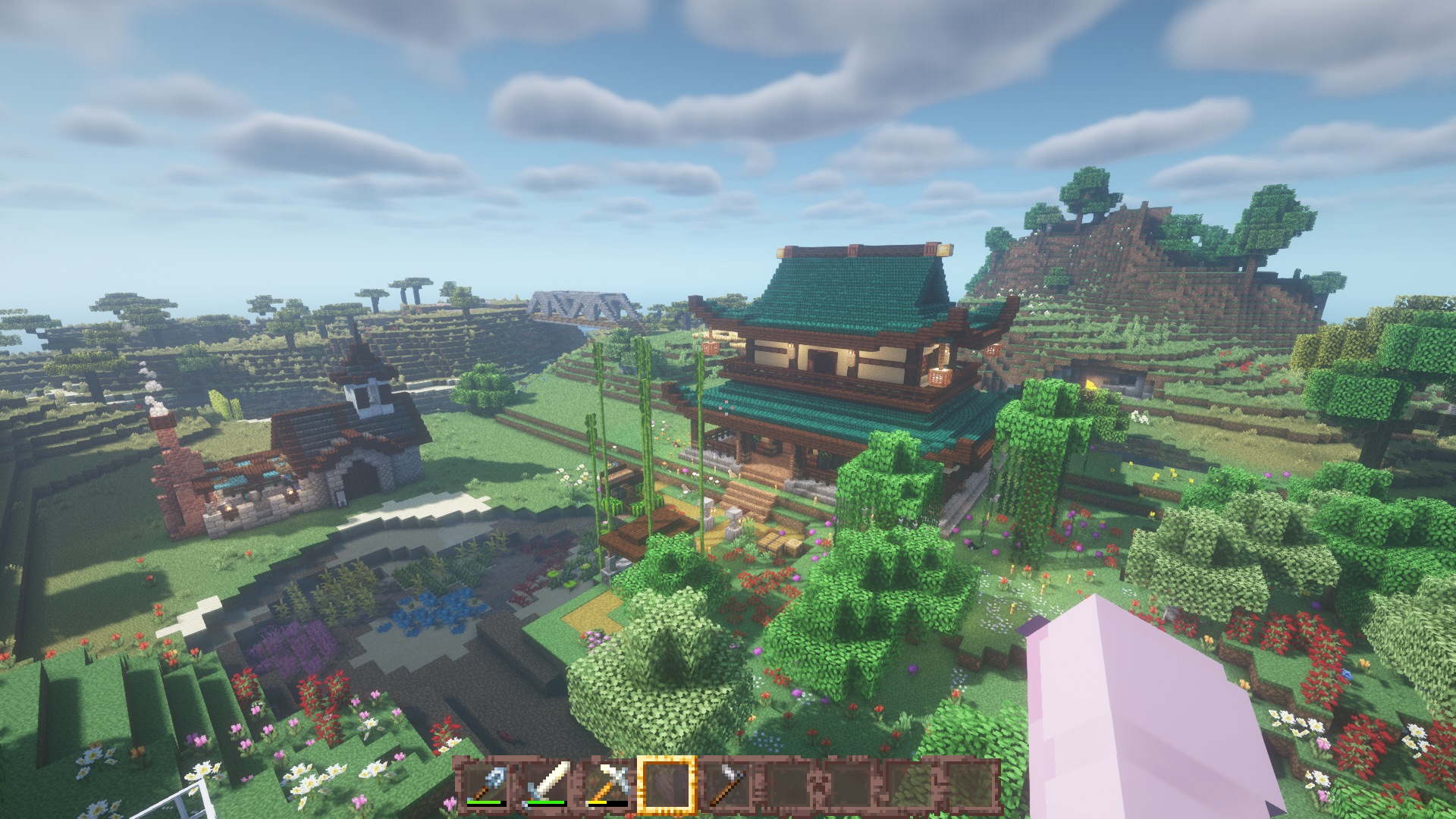Click the gold-highlighted selected hotbar slot
1456x819 pixels.
667,784
